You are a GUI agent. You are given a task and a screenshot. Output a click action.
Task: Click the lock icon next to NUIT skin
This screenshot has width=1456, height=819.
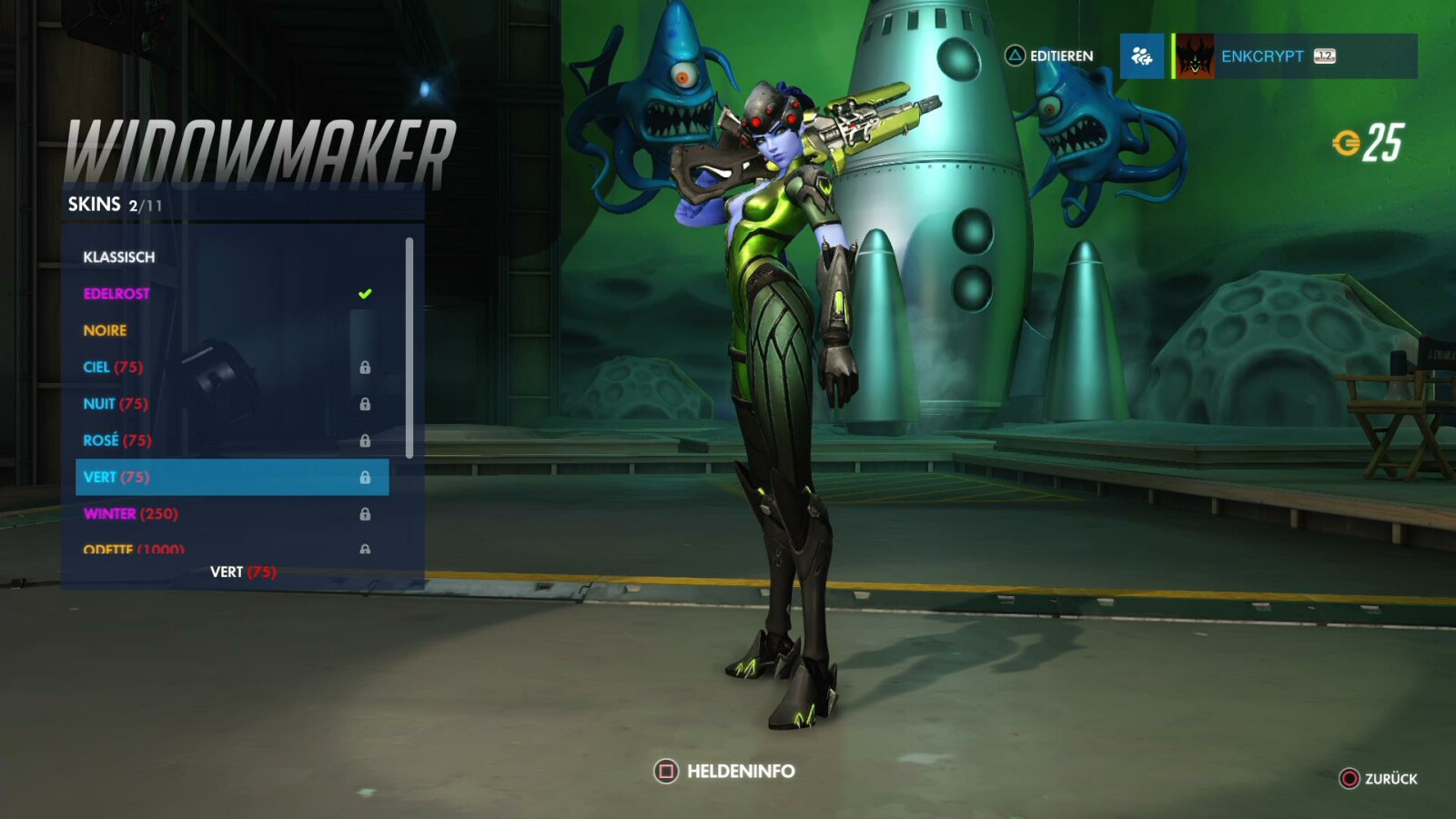click(368, 403)
